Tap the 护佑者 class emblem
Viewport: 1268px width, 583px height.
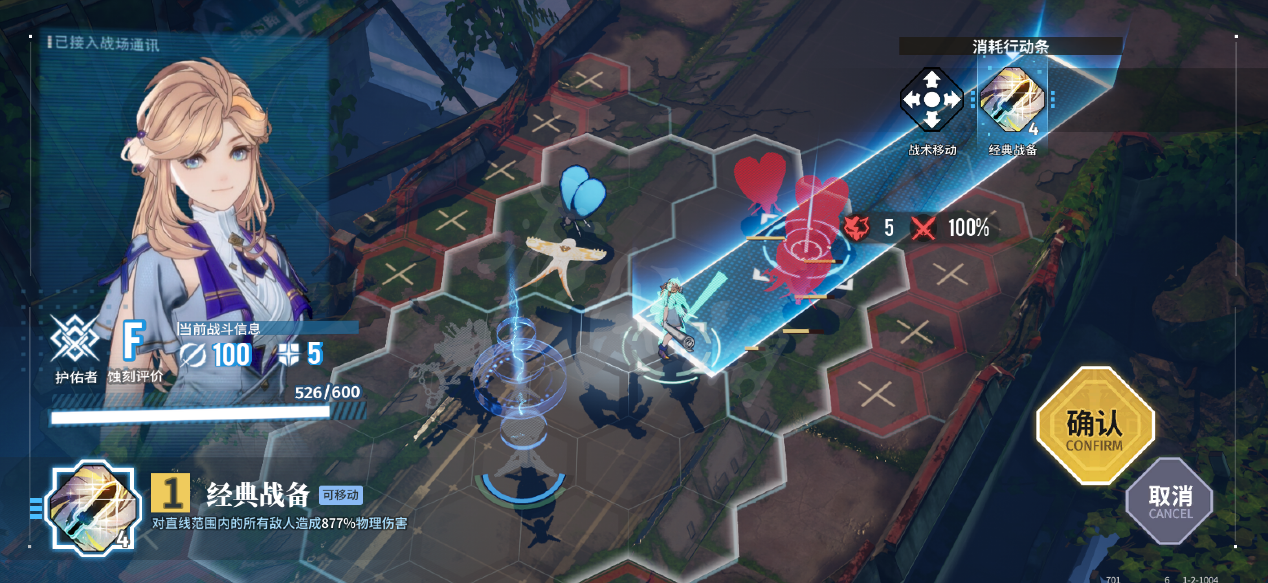pyautogui.click(x=76, y=338)
